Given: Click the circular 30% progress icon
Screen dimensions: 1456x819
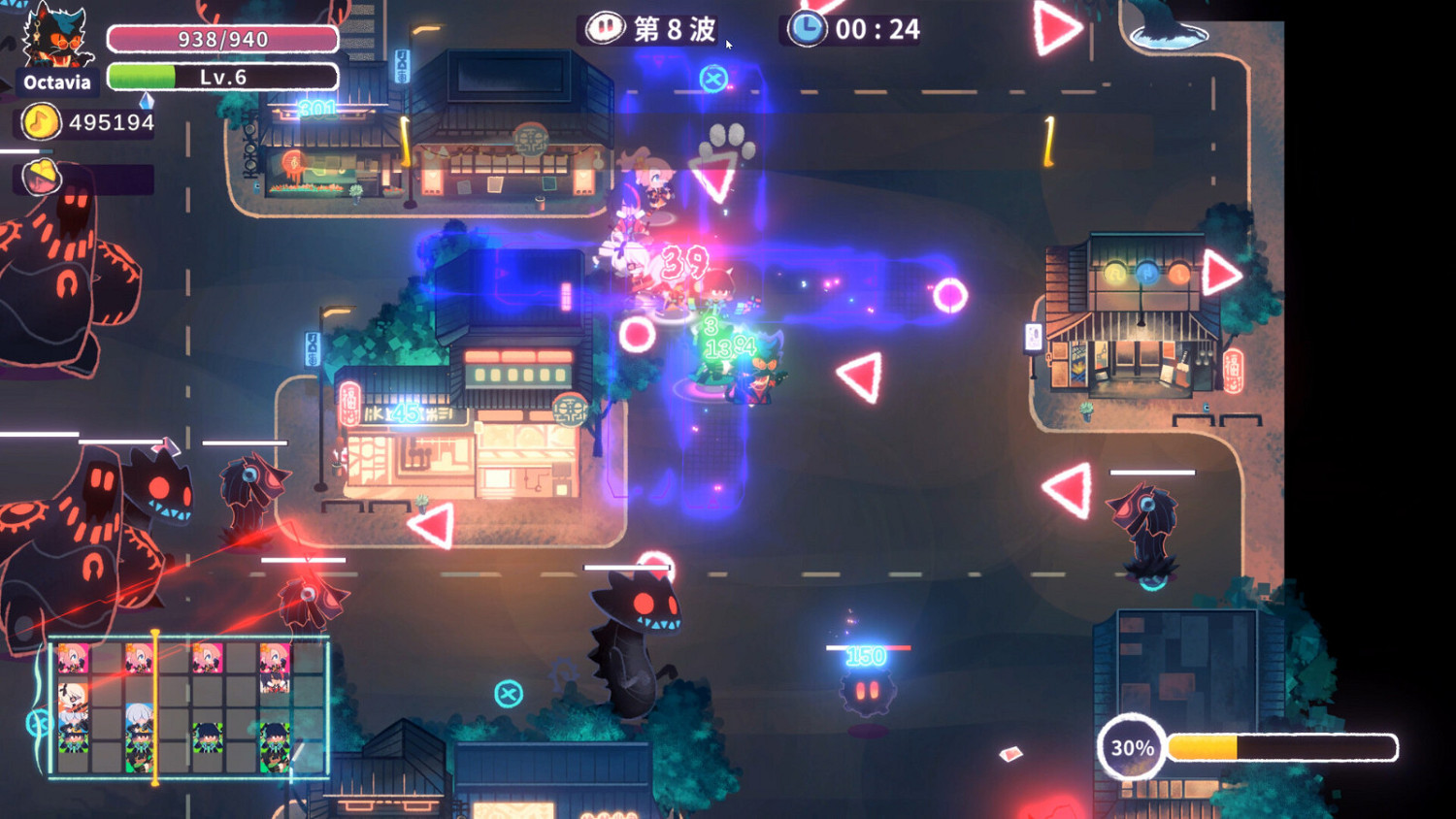Looking at the screenshot, I should tap(1133, 747).
